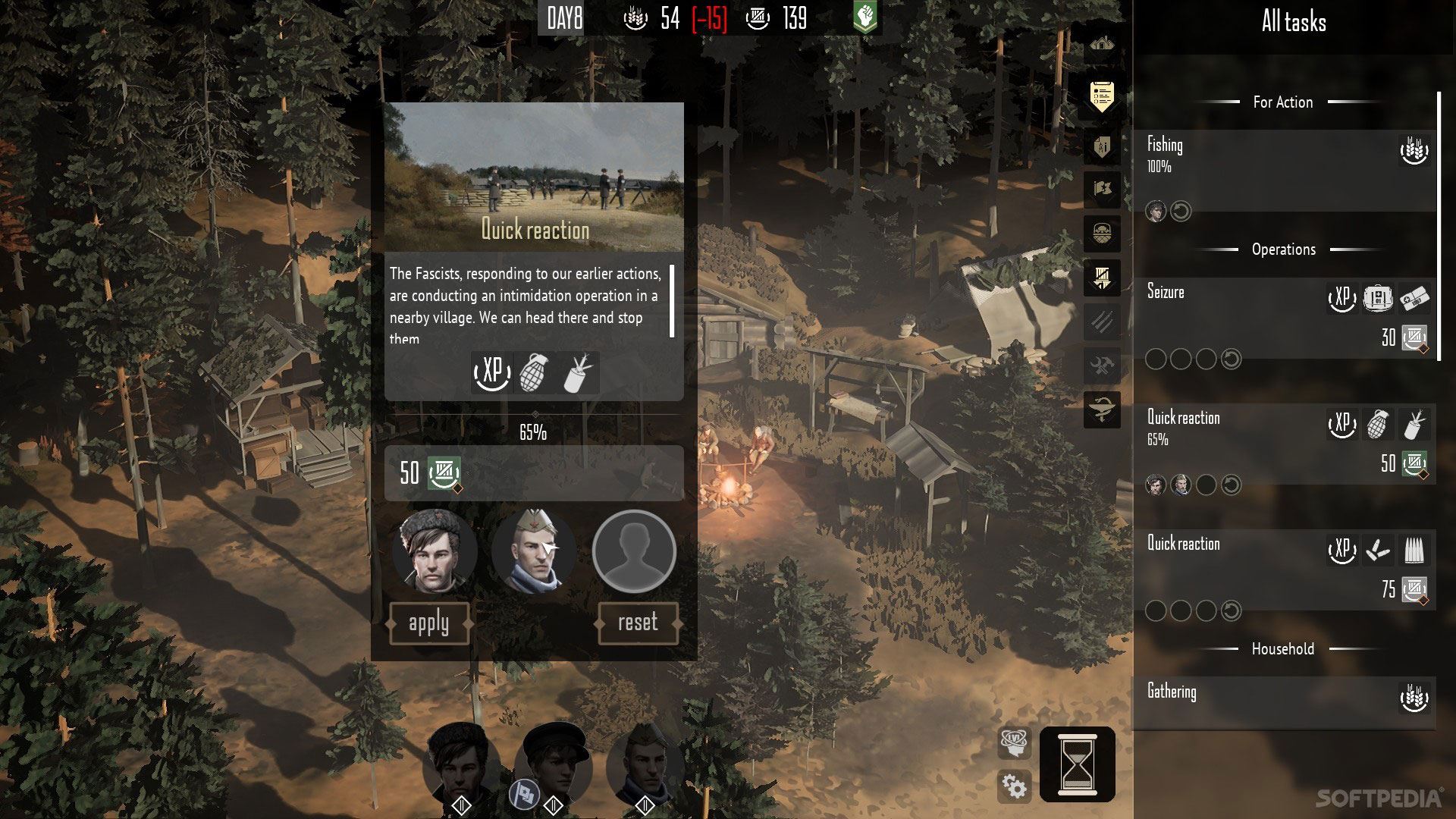Open the Fishing task
This screenshot has width=1456, height=819.
[1283, 170]
